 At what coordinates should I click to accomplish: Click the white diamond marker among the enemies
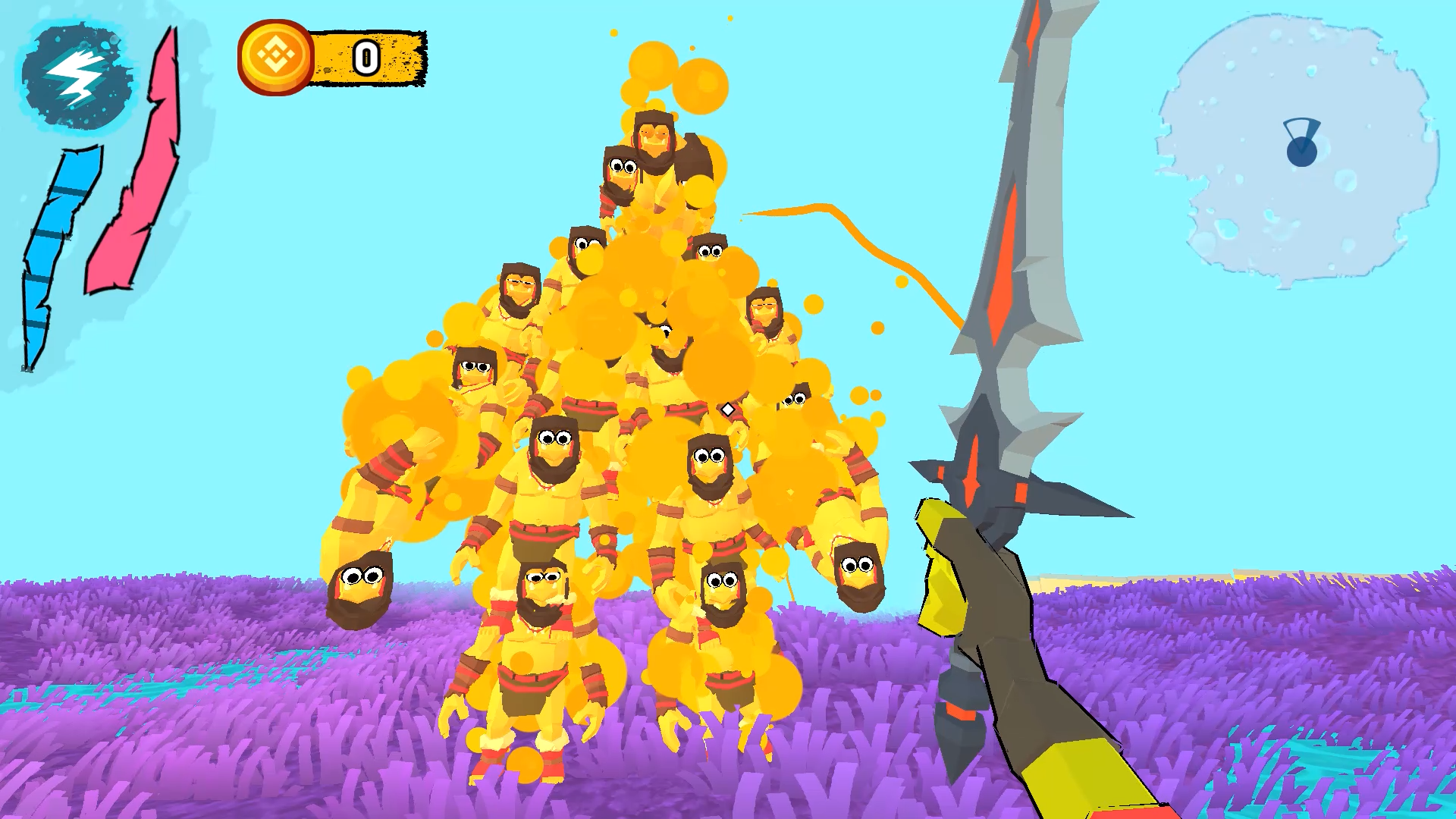pos(726,410)
